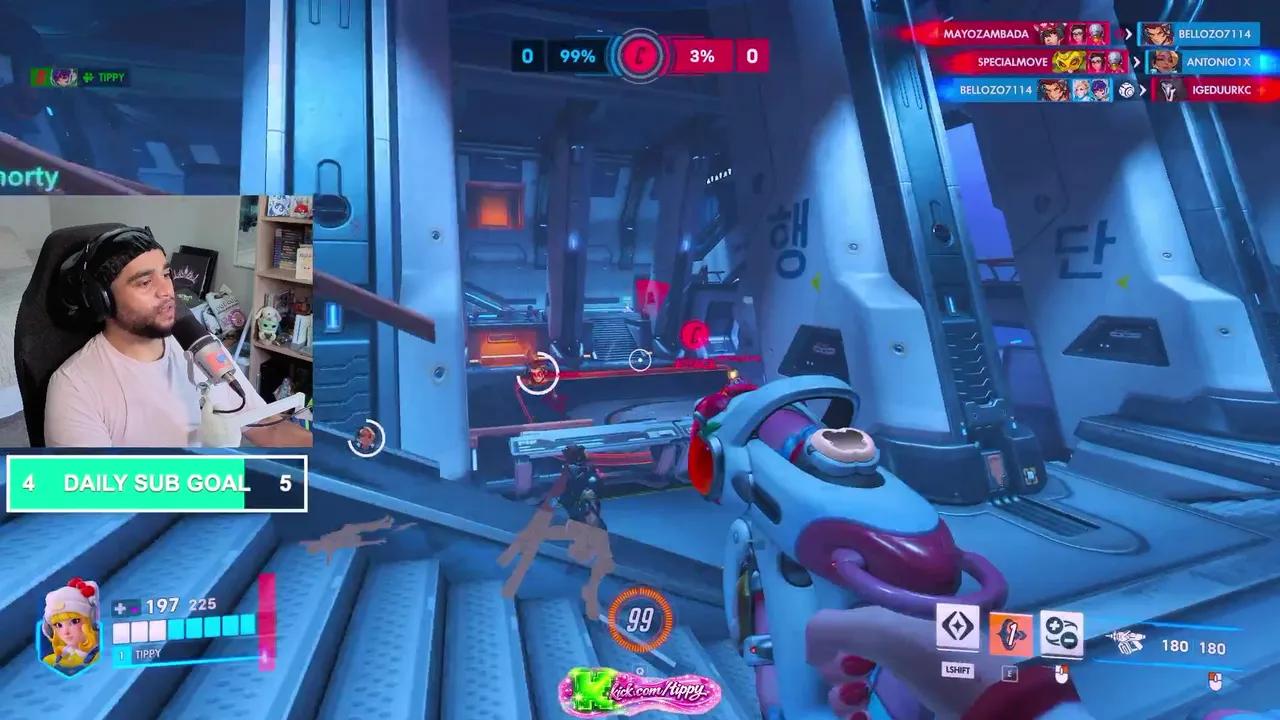
Task: Click SPECIALMOVE's name in the killfeed
Action: coord(1011,62)
